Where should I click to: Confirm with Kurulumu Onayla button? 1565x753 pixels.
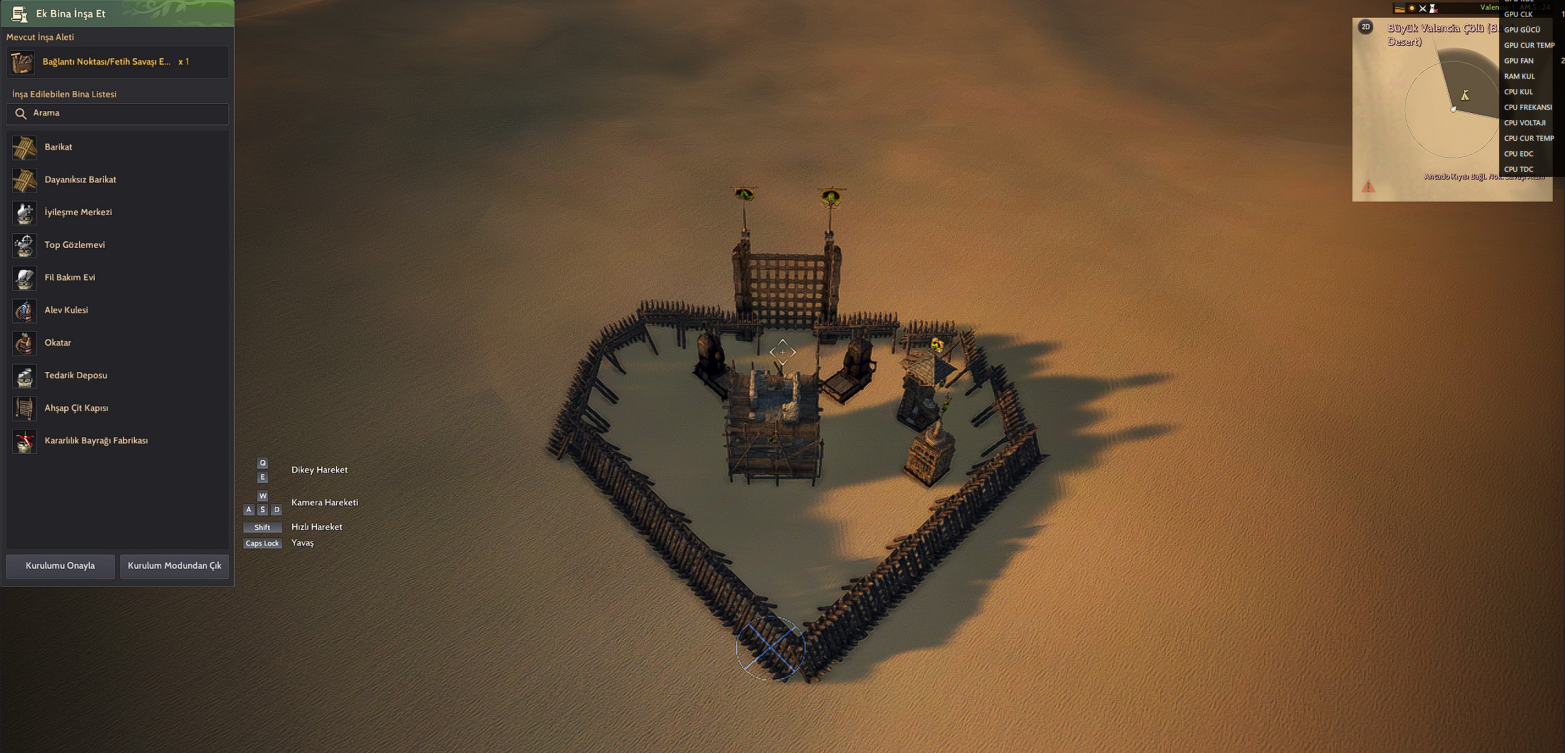pyautogui.click(x=60, y=566)
